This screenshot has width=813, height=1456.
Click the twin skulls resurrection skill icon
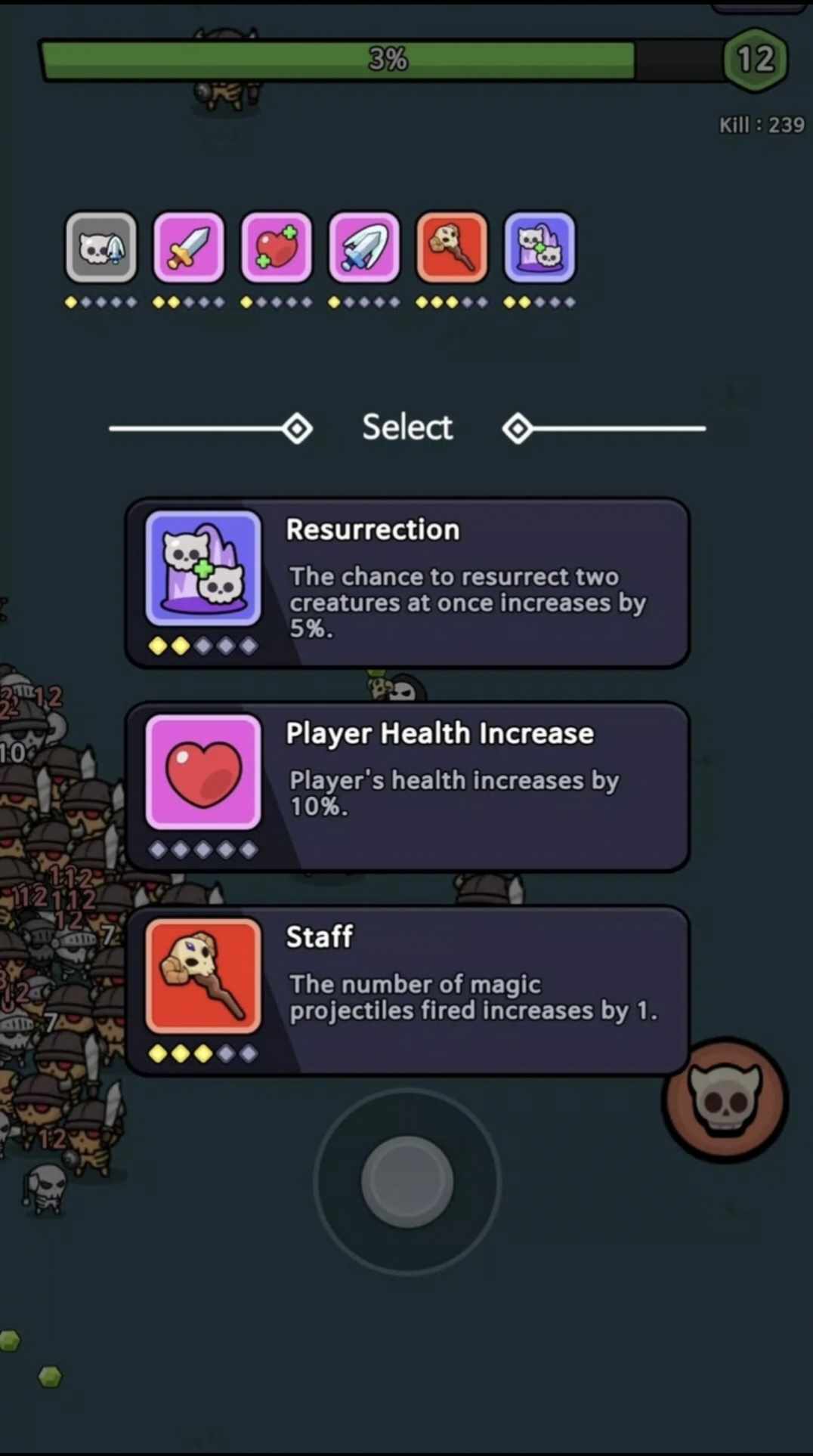click(x=539, y=248)
